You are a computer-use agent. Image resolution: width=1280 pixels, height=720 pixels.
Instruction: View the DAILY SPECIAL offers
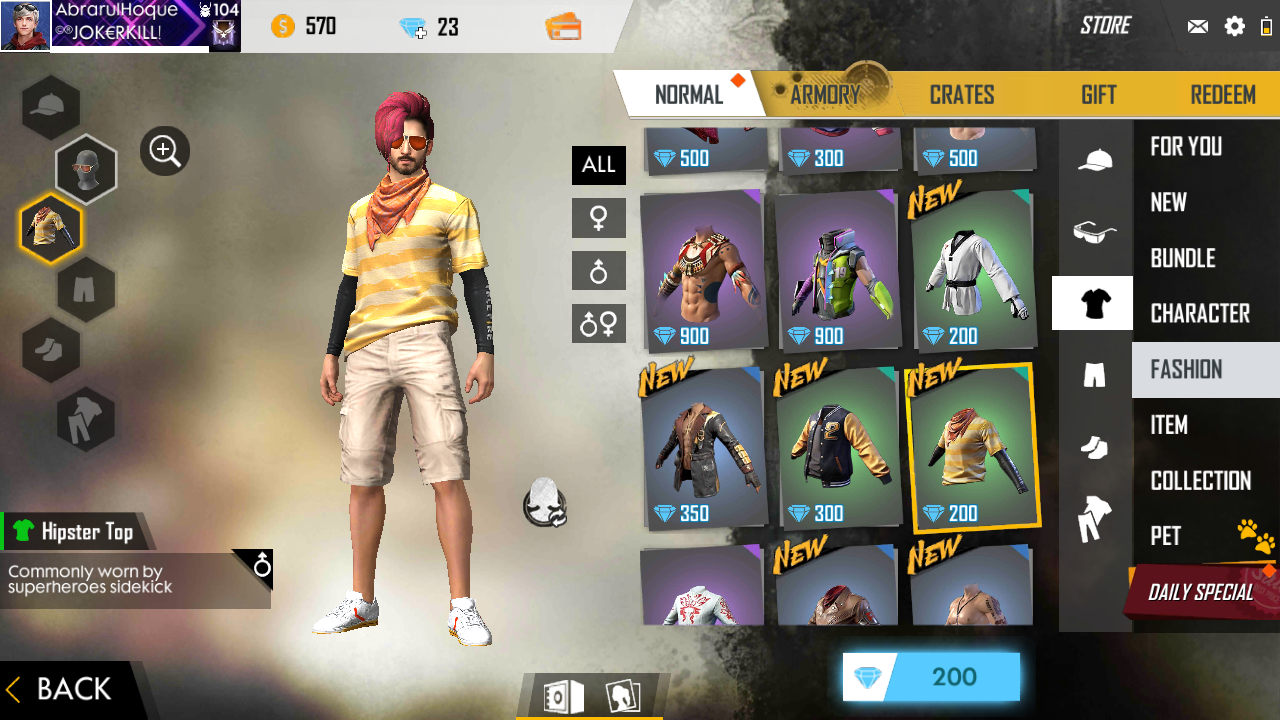click(1200, 592)
